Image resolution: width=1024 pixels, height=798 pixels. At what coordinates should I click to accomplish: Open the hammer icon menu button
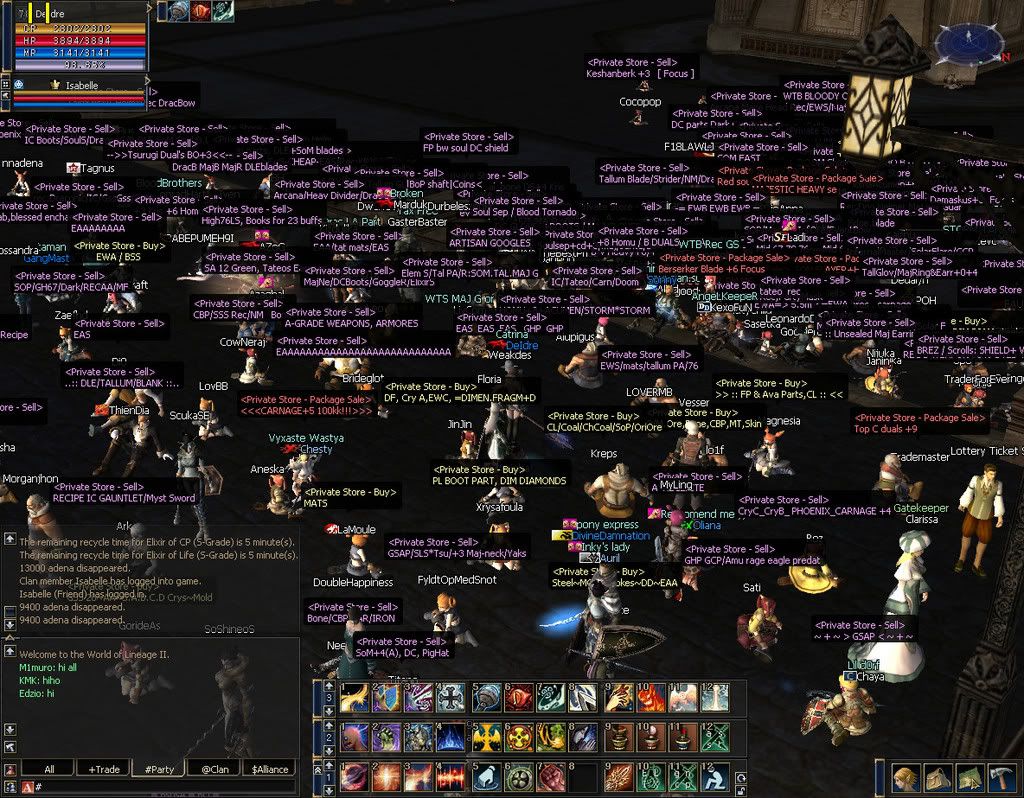(x=1003, y=778)
